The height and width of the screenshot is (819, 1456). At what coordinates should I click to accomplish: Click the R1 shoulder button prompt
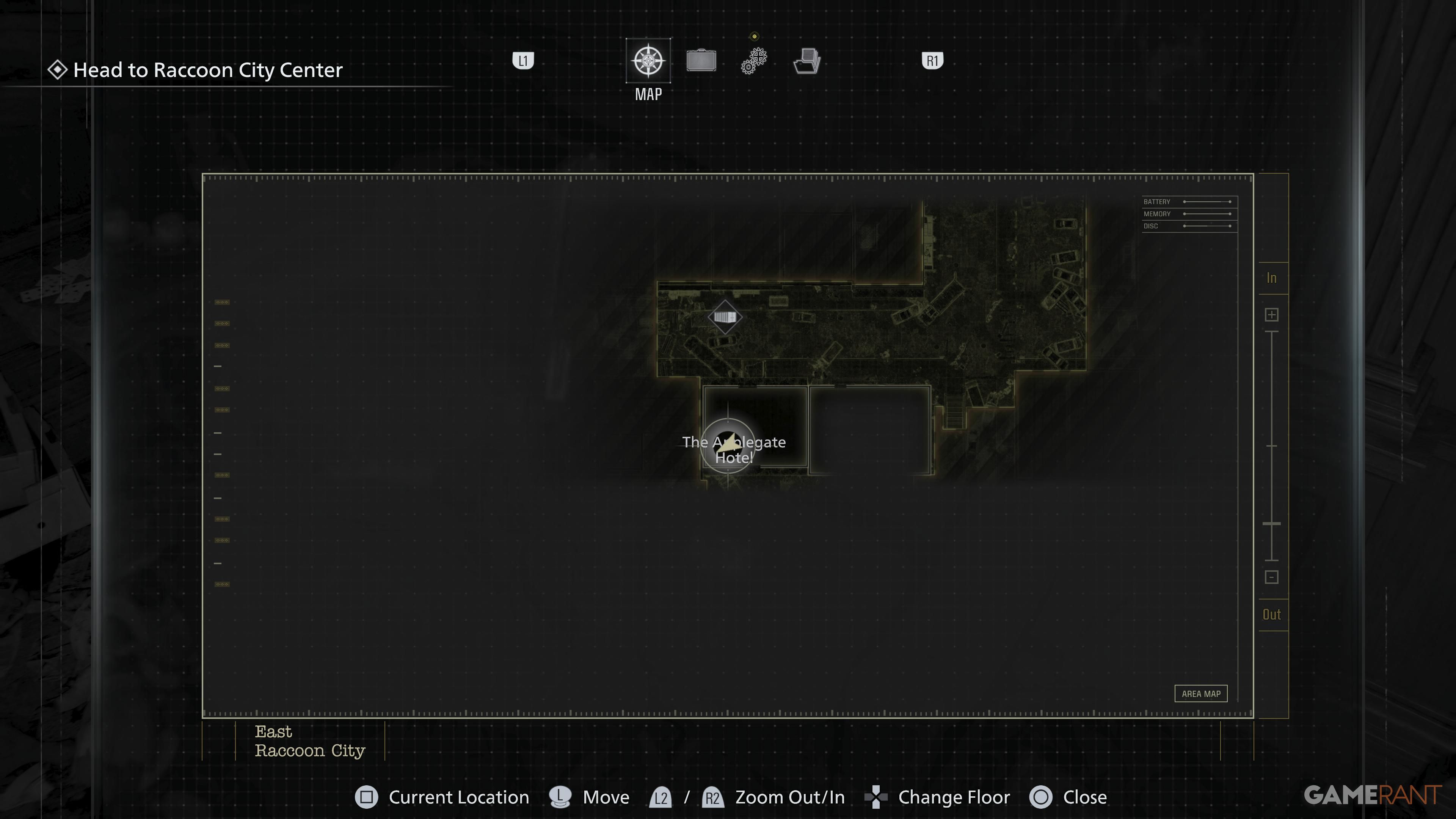[x=932, y=61]
